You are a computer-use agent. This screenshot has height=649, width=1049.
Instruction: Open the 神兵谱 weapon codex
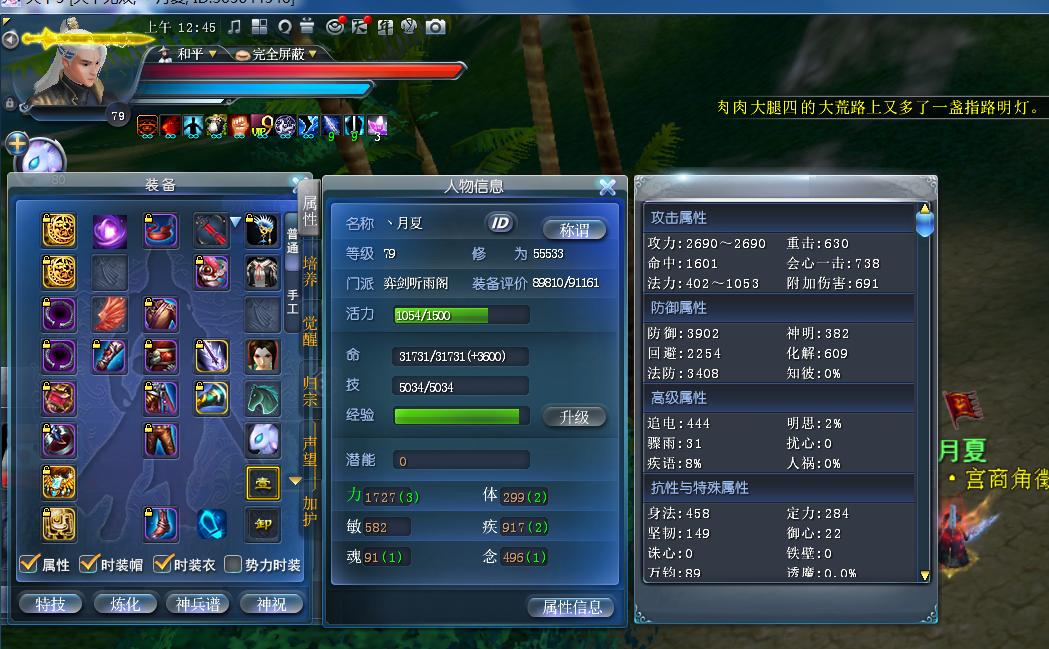pyautogui.click(x=197, y=604)
